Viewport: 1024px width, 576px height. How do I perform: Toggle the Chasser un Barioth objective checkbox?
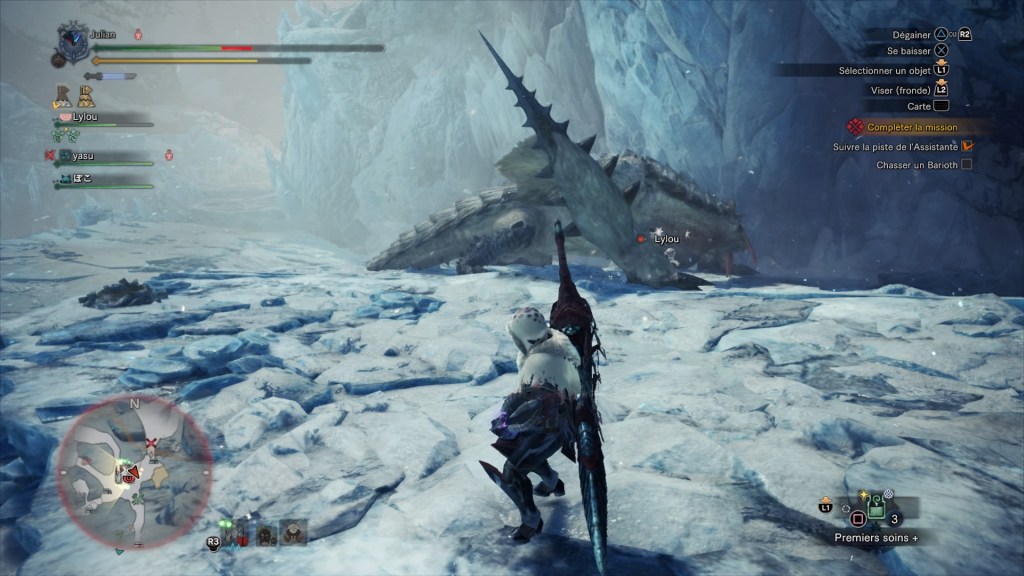(966, 165)
